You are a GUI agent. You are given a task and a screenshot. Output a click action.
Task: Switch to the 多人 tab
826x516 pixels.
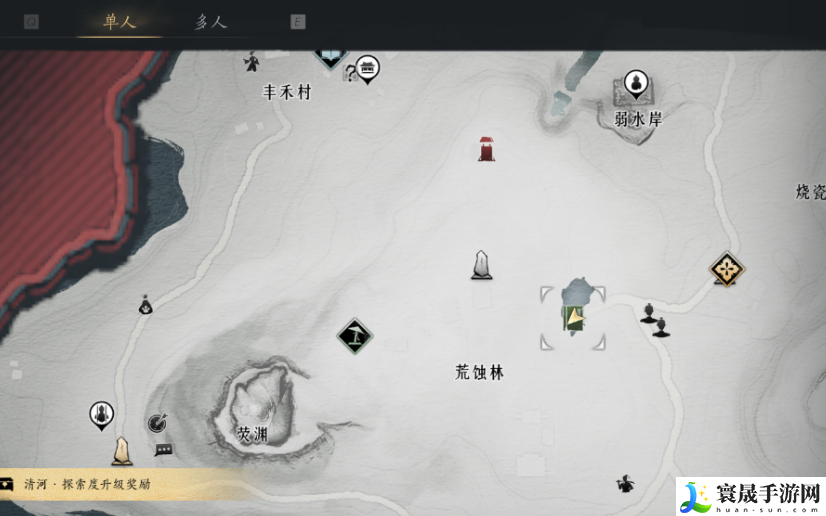[x=211, y=21]
